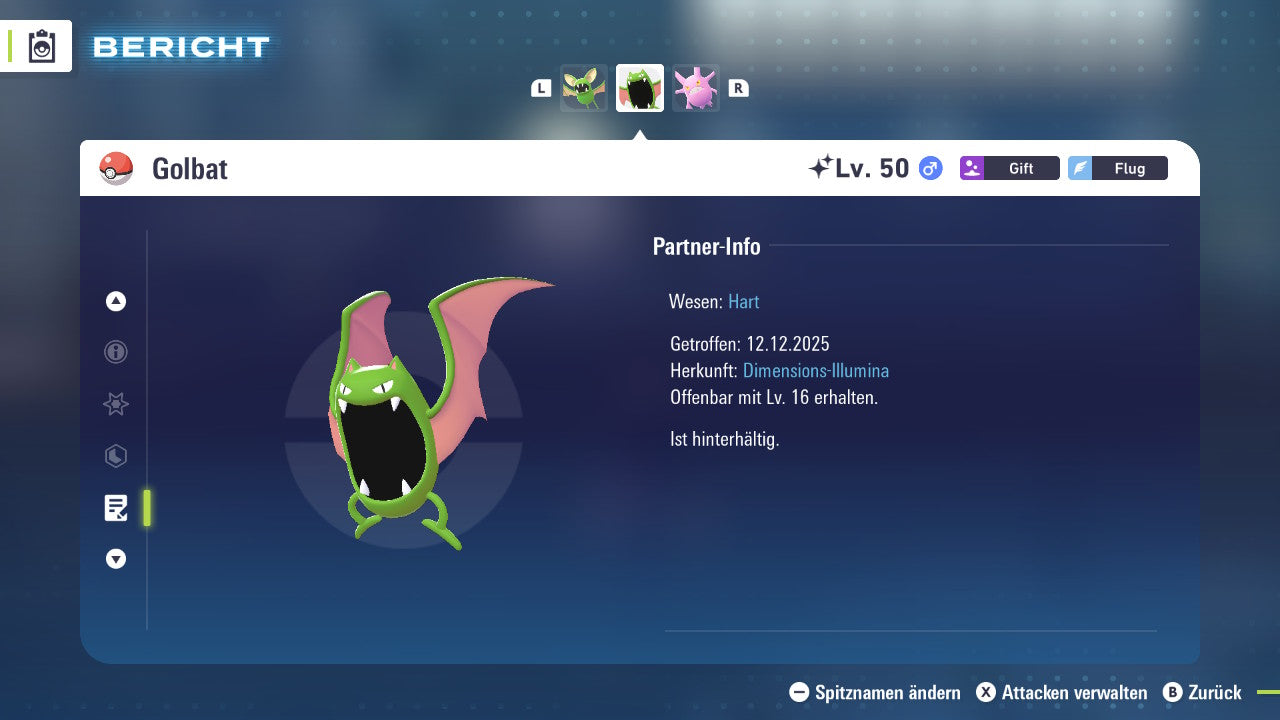Click the male gender symbol next to Lv. 50
Screen dimensions: 1280x720
click(x=929, y=168)
